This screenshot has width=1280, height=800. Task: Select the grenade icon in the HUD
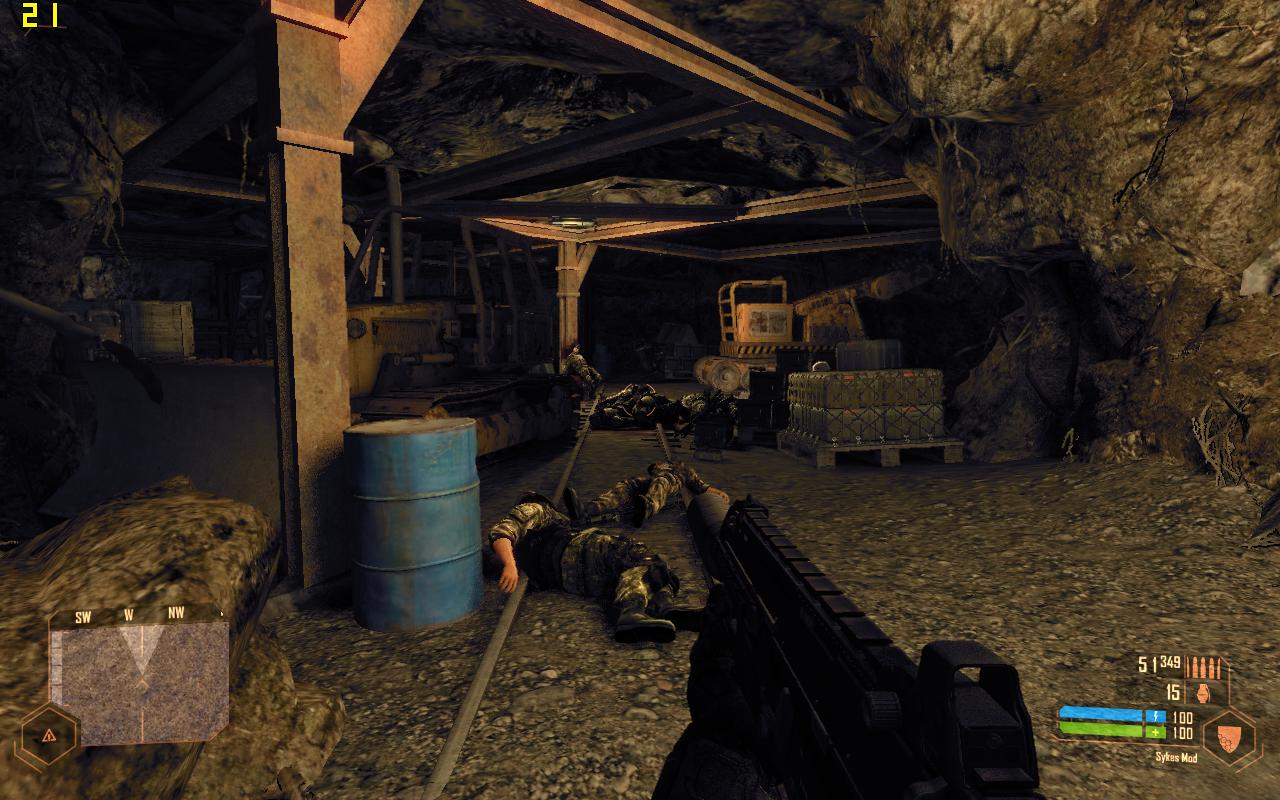coord(1203,693)
